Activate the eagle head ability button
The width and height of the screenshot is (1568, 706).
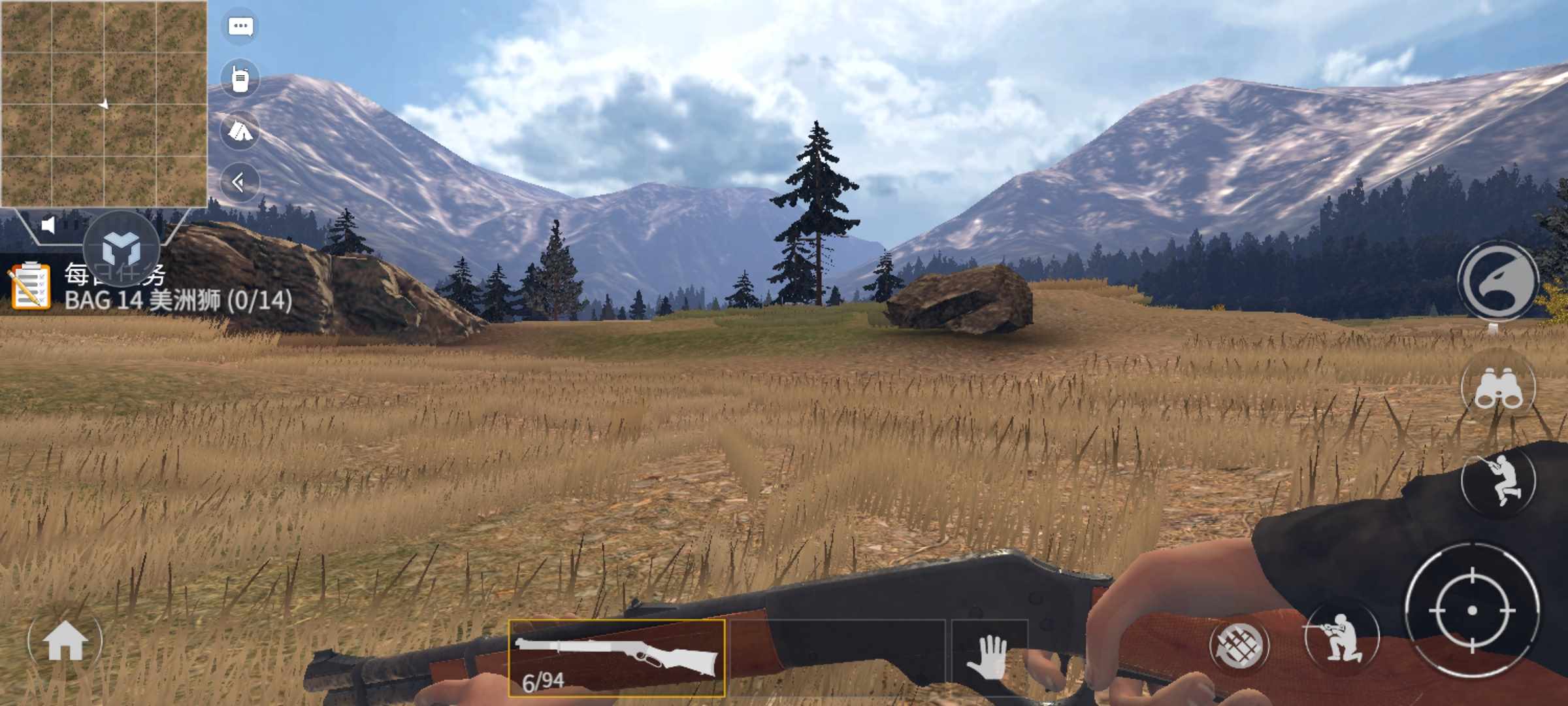[1499, 281]
